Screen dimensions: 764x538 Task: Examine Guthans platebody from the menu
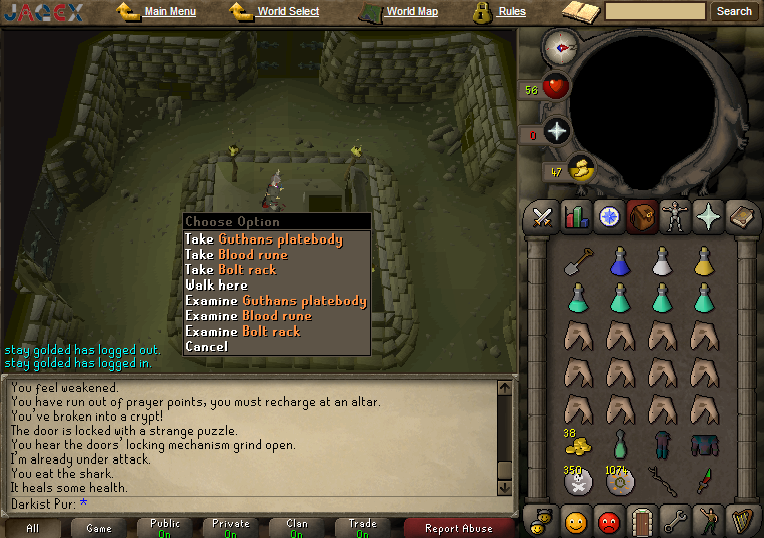point(275,301)
